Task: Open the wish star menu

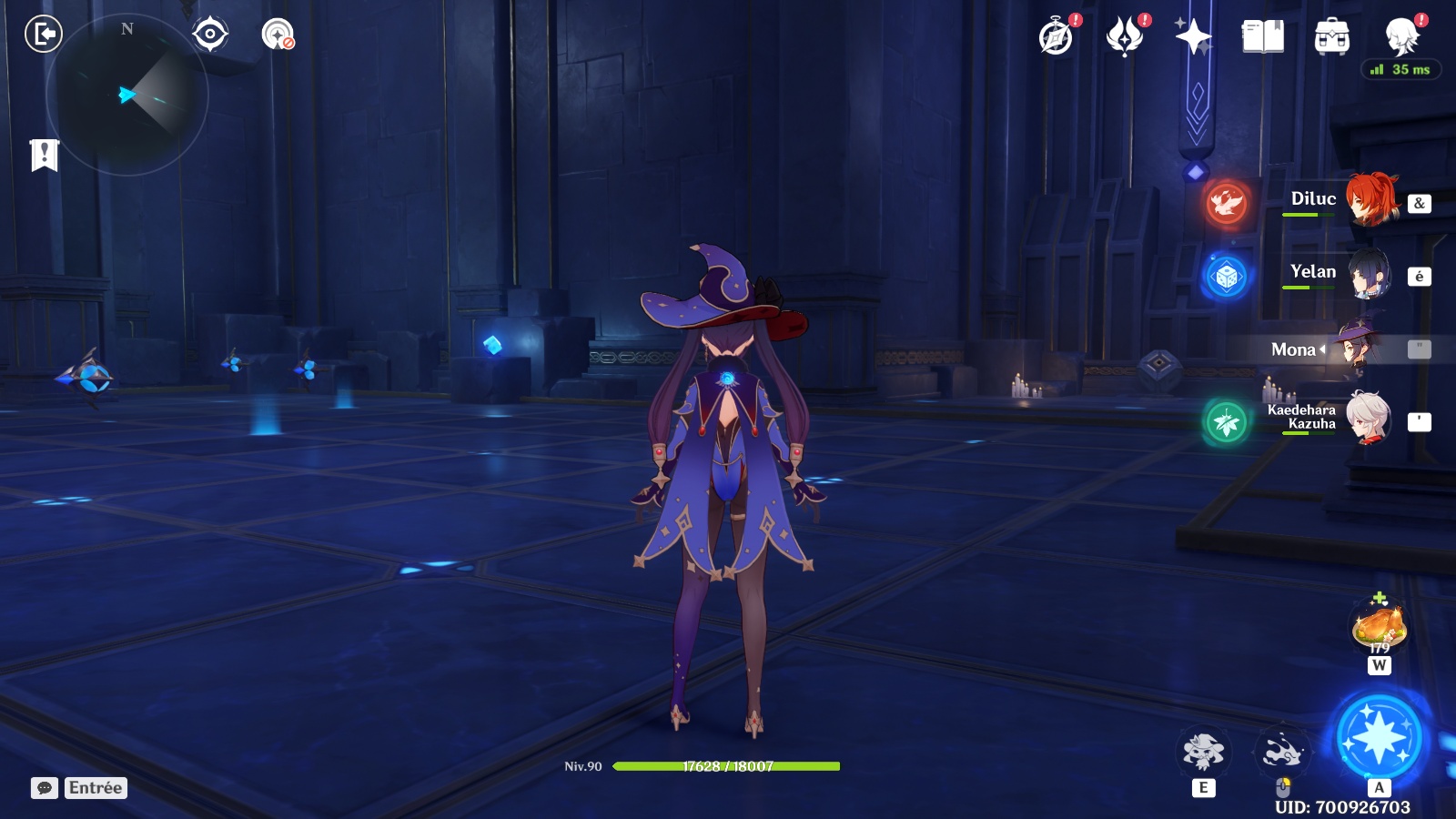Action: coord(1193,37)
